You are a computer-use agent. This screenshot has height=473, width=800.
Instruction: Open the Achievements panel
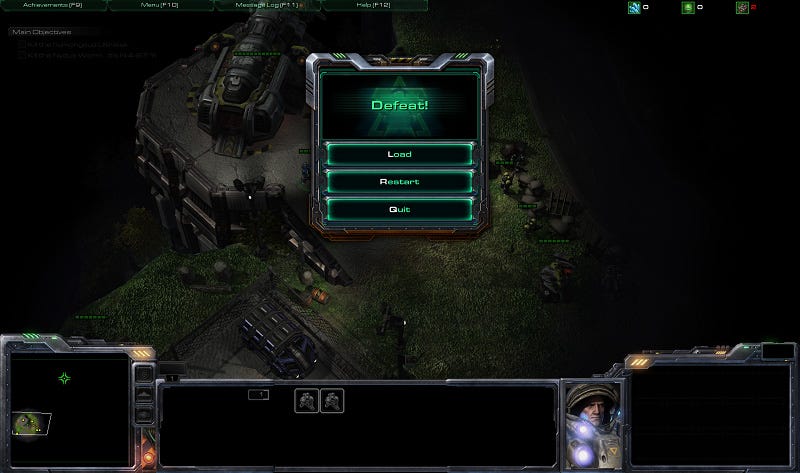point(52,6)
